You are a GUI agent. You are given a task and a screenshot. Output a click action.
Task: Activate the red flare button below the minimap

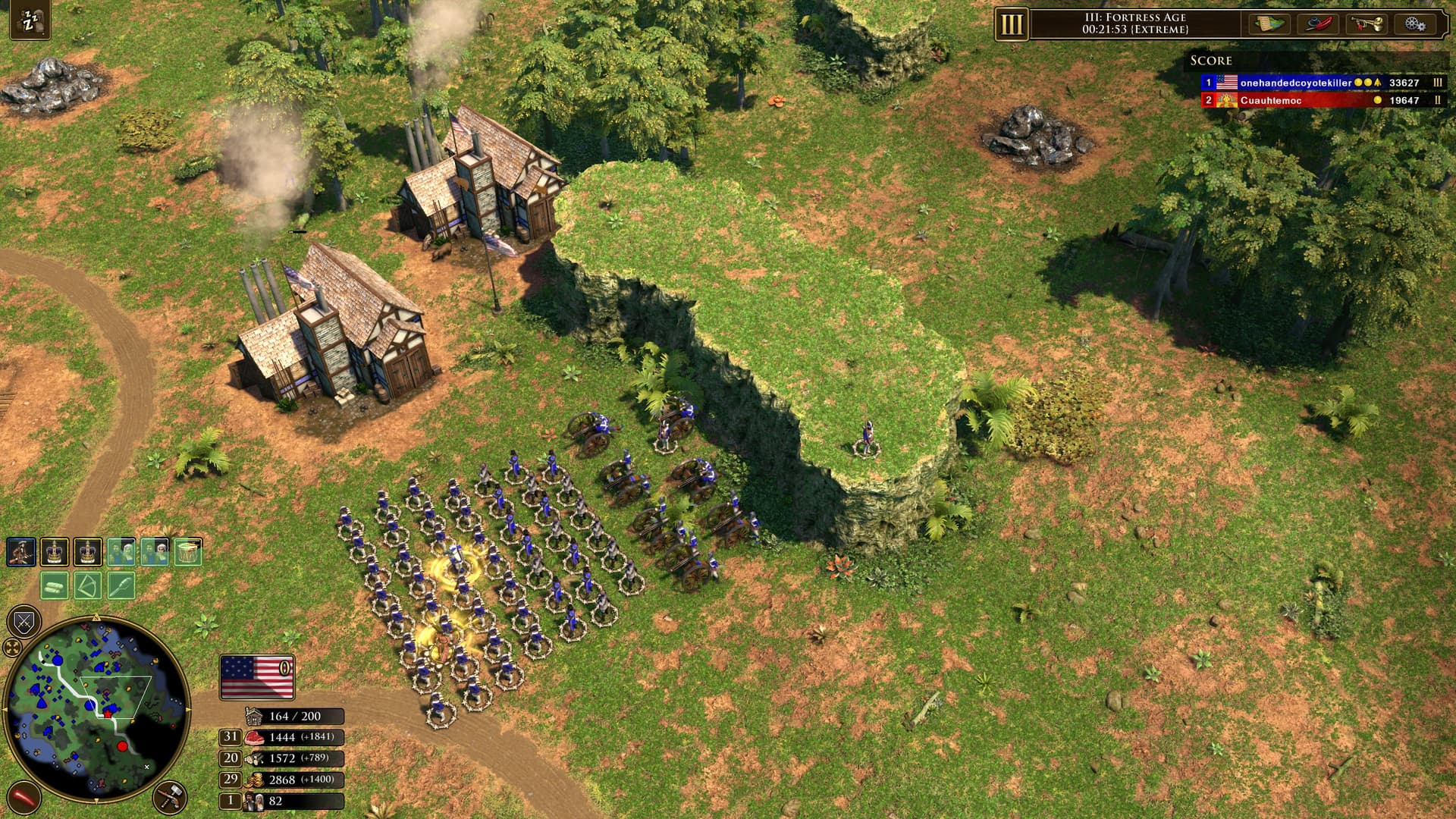tap(23, 799)
